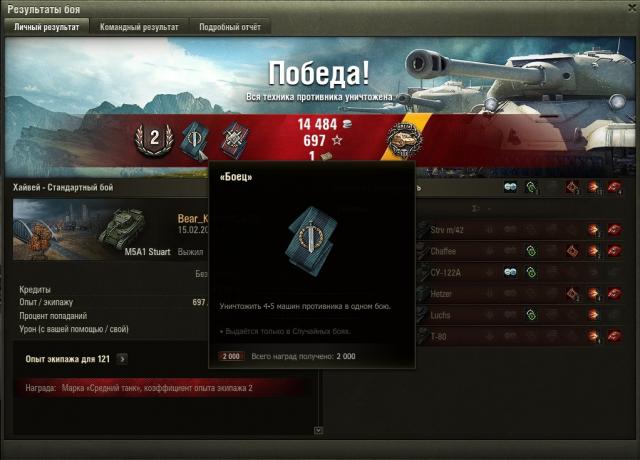Switch to the Командный результат tab
Viewport: 640px width, 460px height.
pos(139,27)
